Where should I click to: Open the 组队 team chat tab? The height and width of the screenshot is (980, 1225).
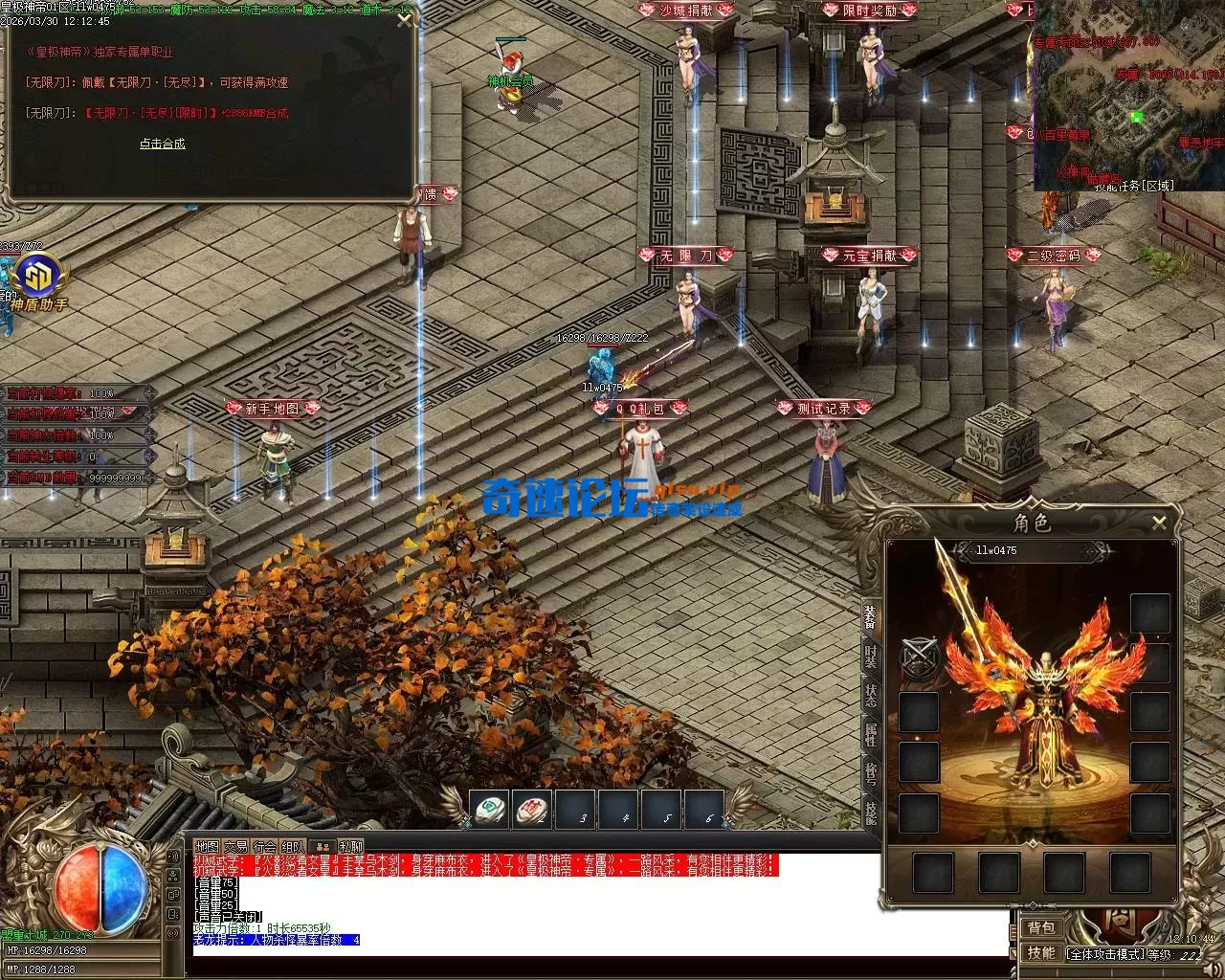pos(294,846)
